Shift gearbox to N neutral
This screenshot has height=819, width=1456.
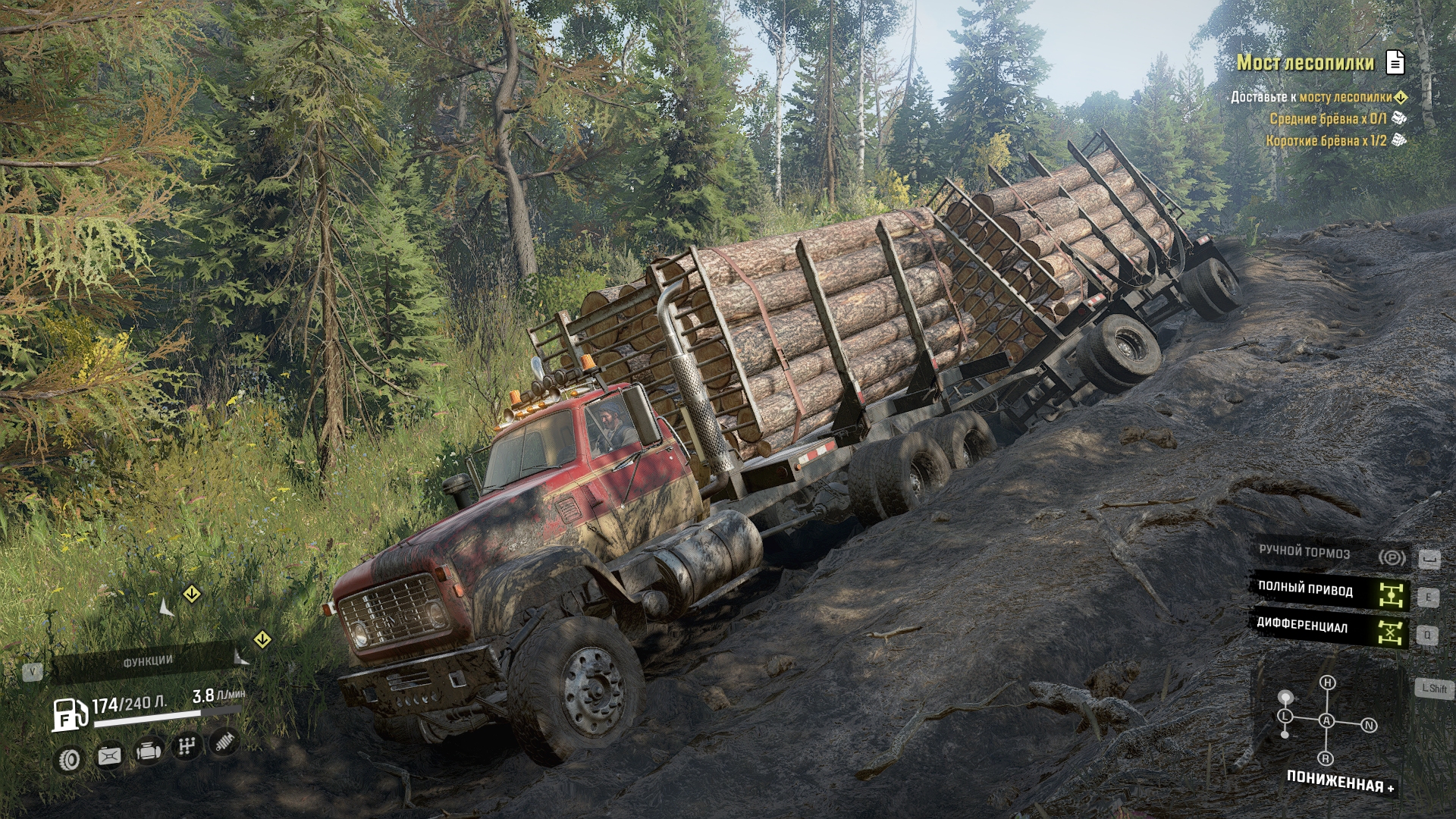tap(1369, 726)
